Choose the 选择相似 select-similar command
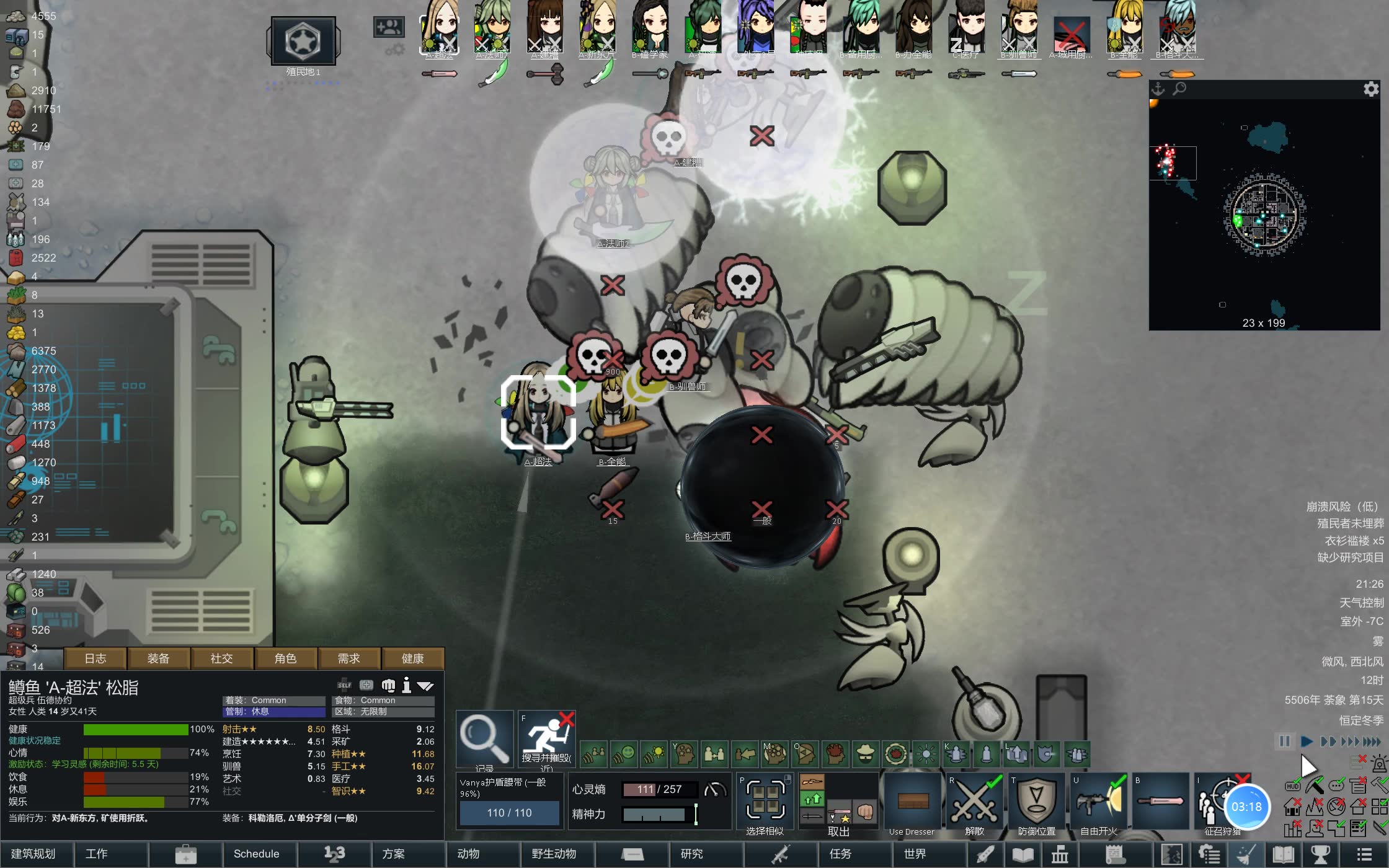The width and height of the screenshot is (1389, 868). pyautogui.click(x=765, y=803)
